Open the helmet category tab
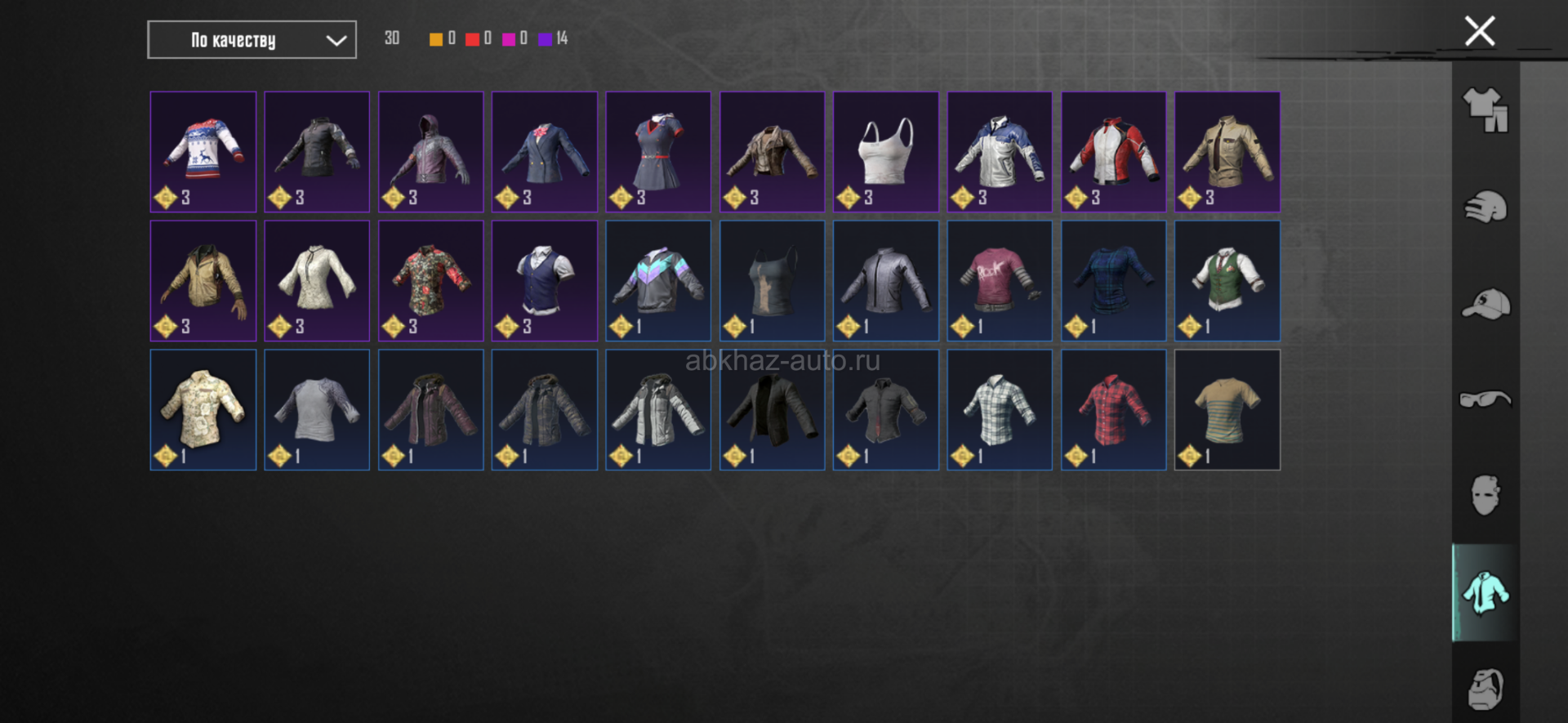 tap(1486, 207)
